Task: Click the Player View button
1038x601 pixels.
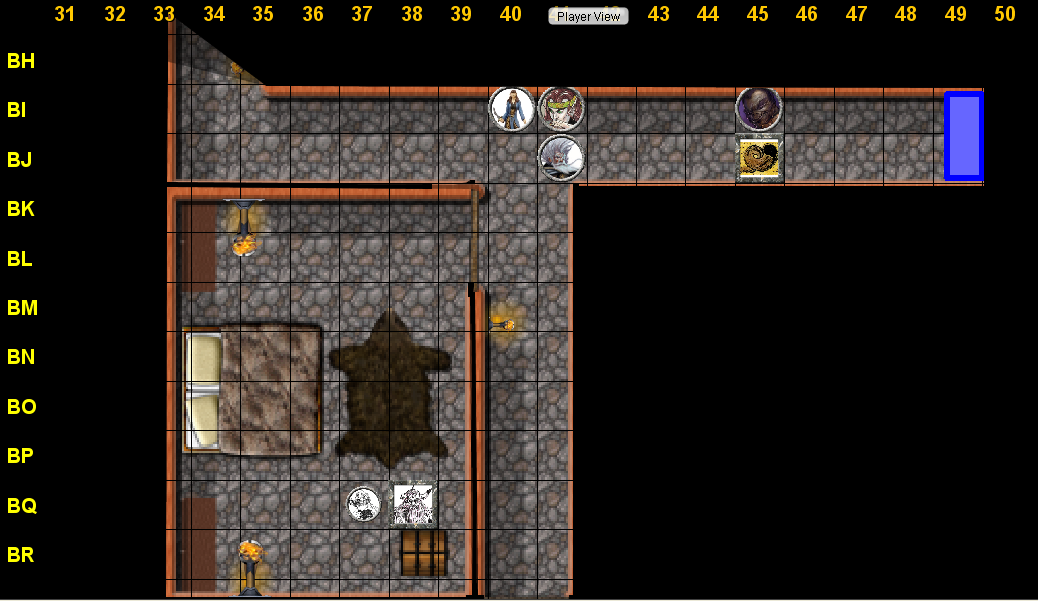Action: pos(588,16)
